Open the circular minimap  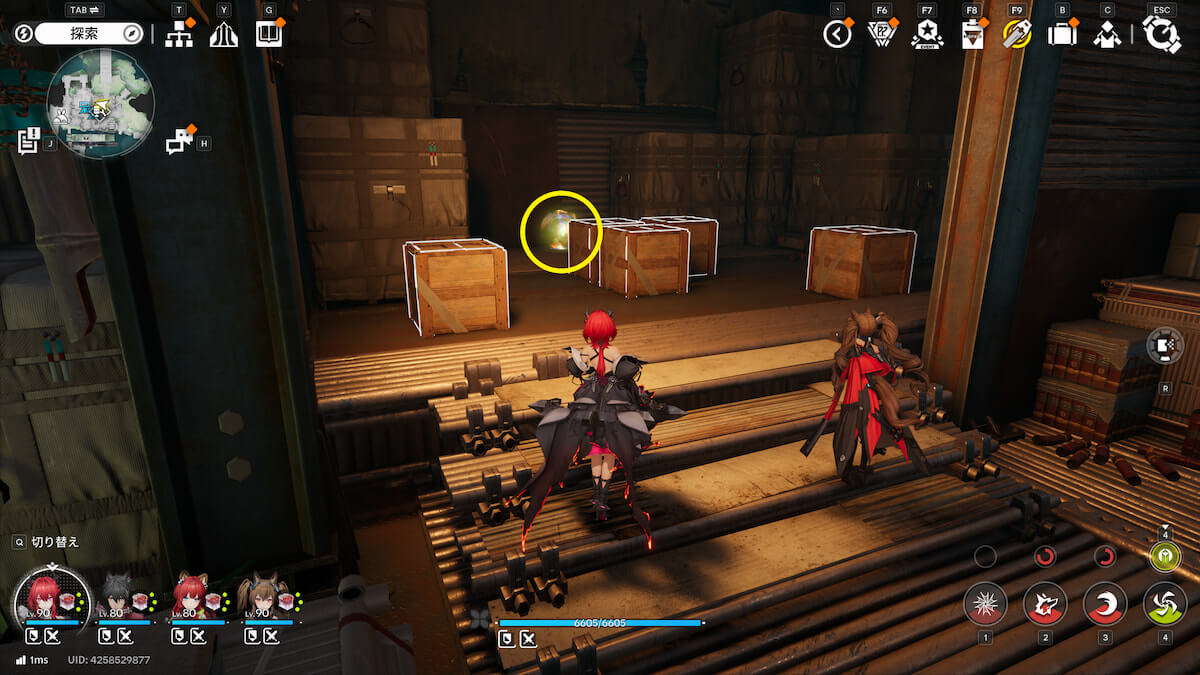pos(100,104)
